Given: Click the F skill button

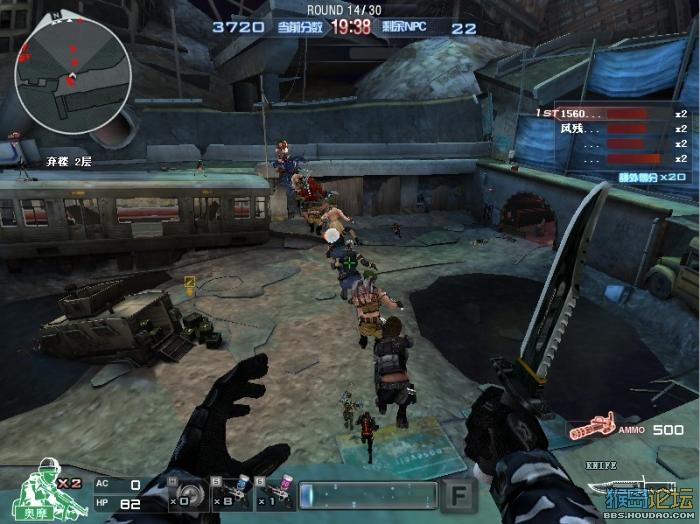Looking at the screenshot, I should click(458, 495).
